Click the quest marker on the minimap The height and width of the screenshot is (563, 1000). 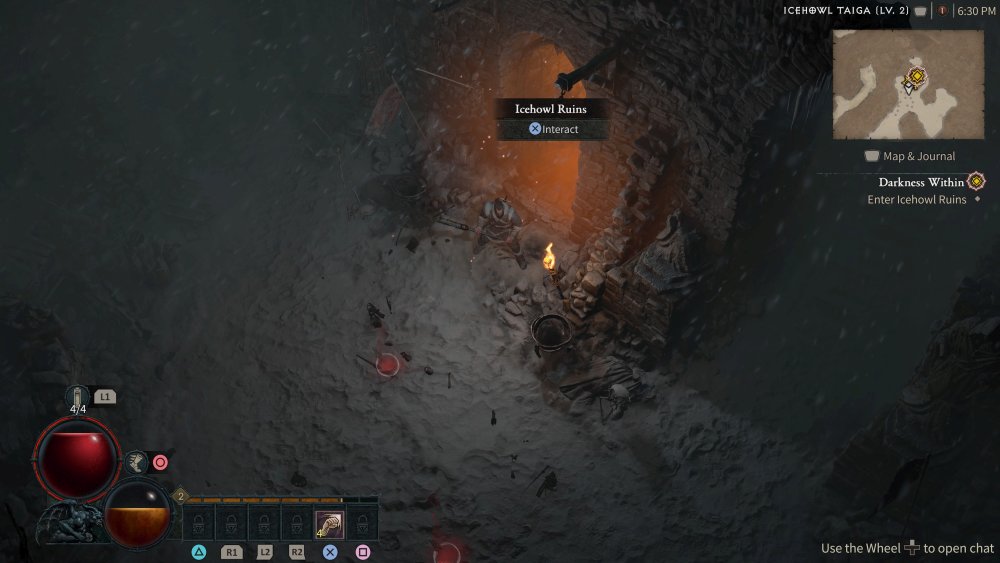coord(915,75)
